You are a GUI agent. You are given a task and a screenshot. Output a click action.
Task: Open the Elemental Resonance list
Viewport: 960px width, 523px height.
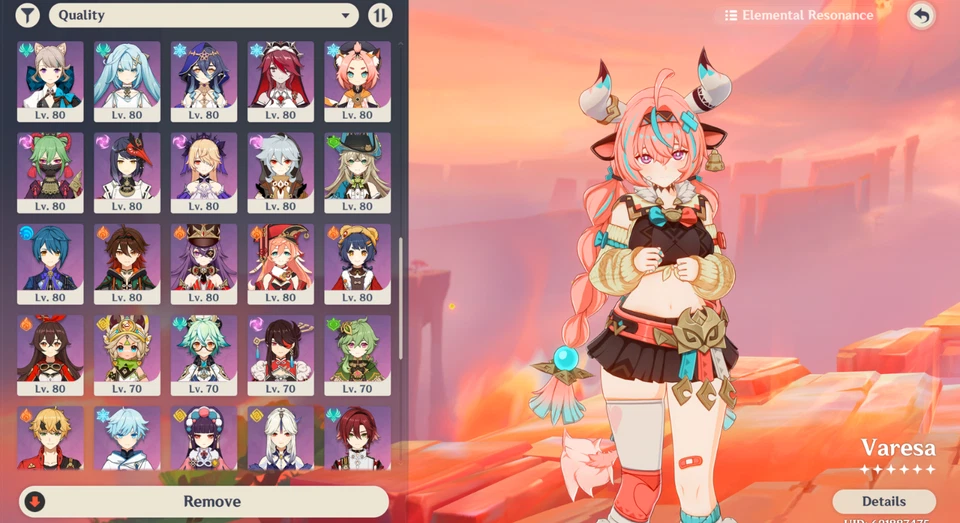pos(799,15)
